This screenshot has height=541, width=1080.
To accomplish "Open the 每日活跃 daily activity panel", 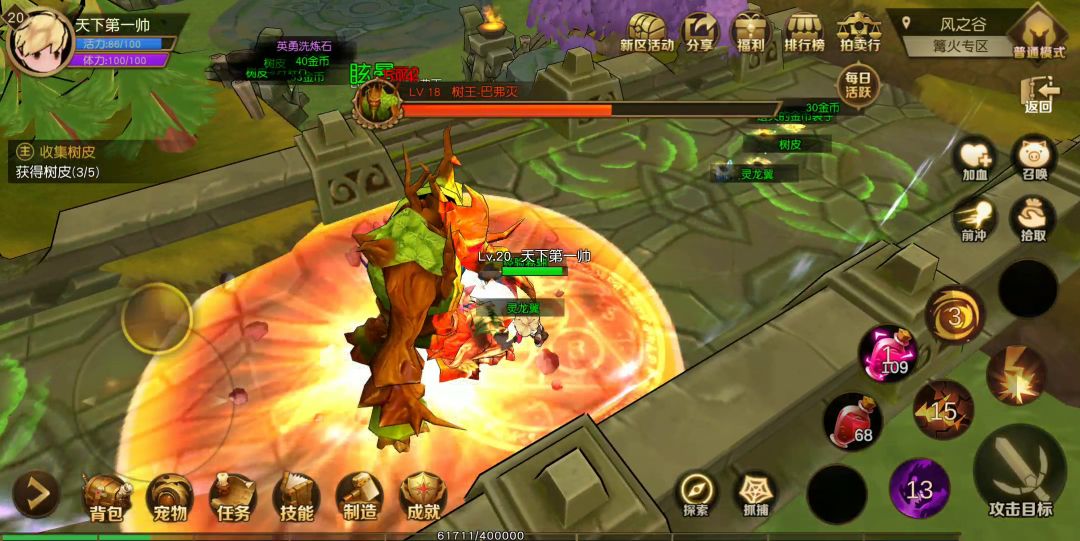I will click(x=858, y=84).
